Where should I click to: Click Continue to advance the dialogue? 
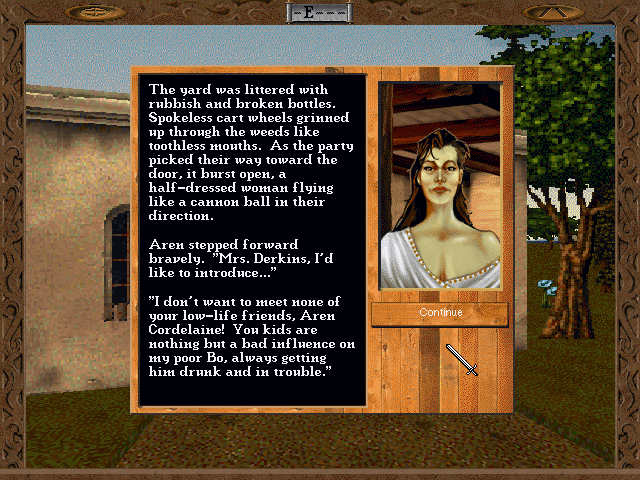coord(440,313)
